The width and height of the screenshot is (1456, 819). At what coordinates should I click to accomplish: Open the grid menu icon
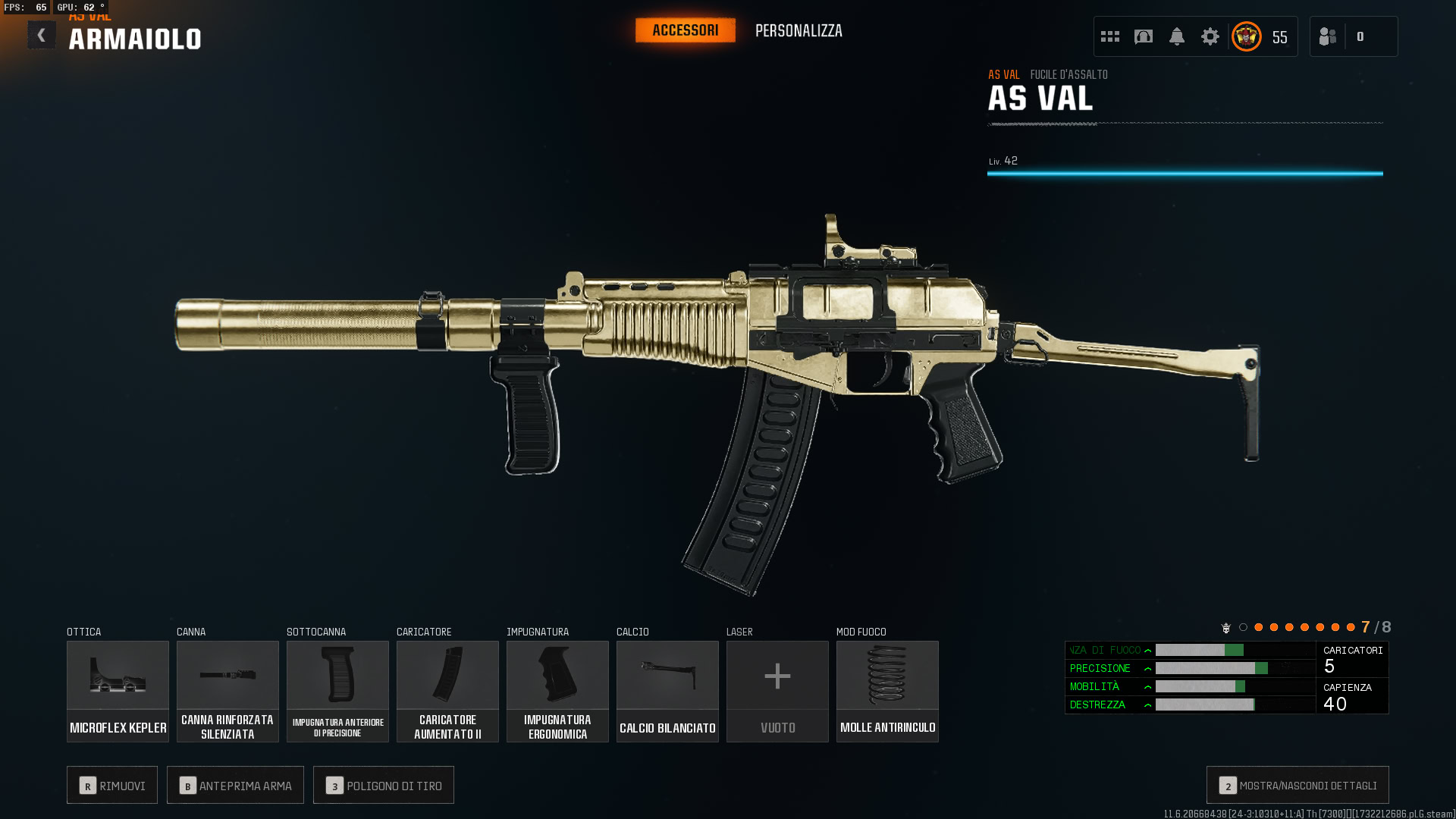tap(1110, 36)
